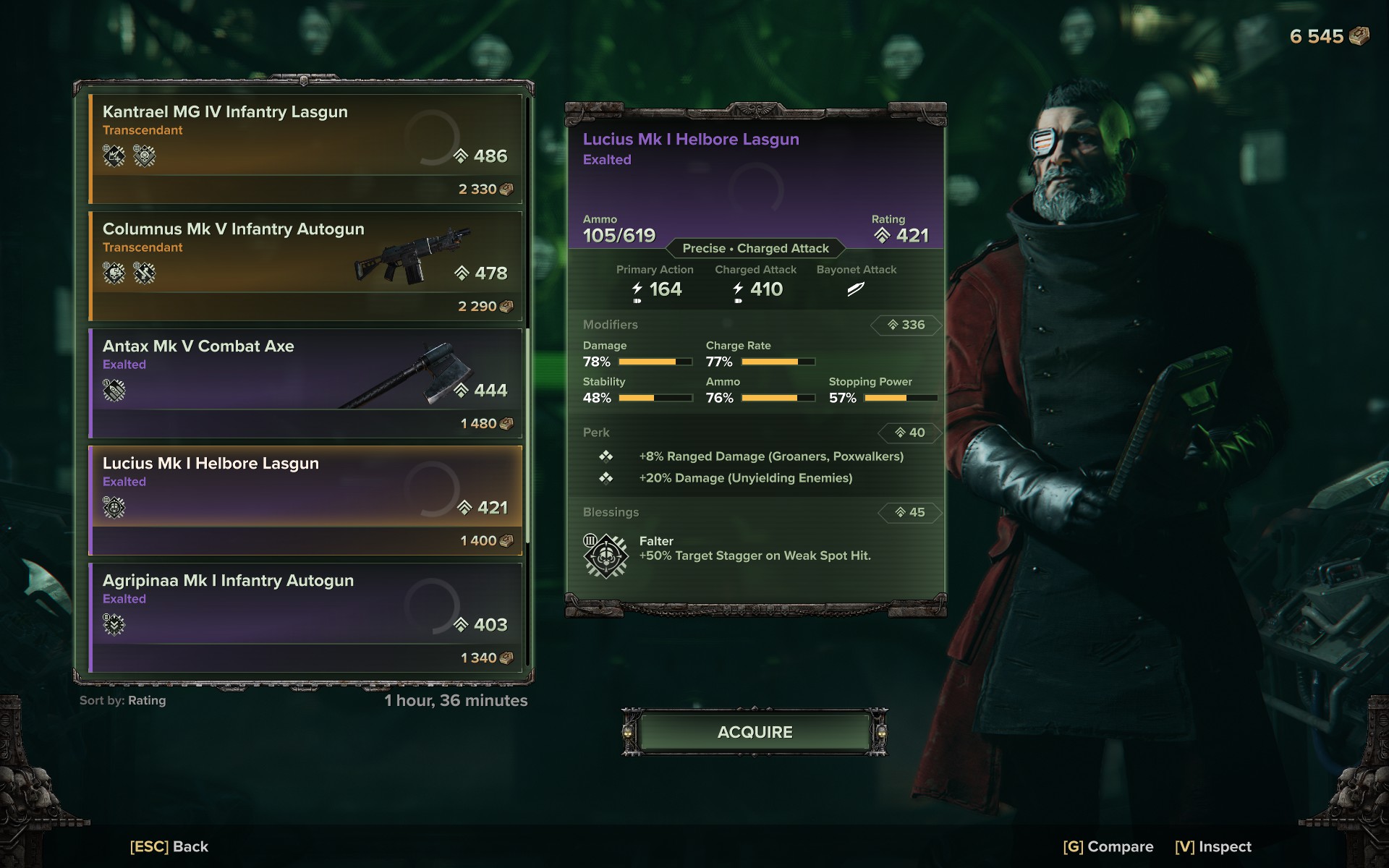Compare the selected weapon
The width and height of the screenshot is (1389, 868).
coord(1108,846)
